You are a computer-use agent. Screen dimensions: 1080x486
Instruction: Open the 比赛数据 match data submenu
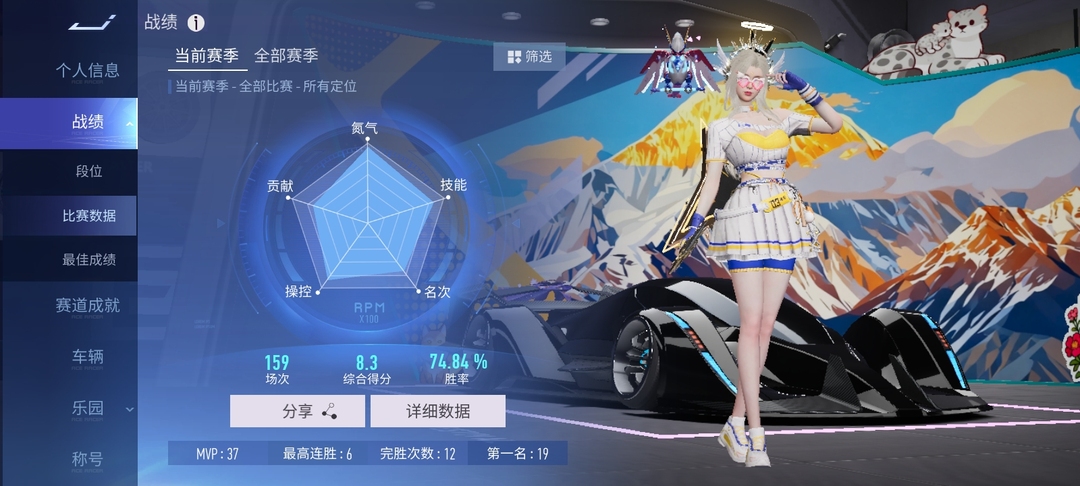pyautogui.click(x=89, y=215)
